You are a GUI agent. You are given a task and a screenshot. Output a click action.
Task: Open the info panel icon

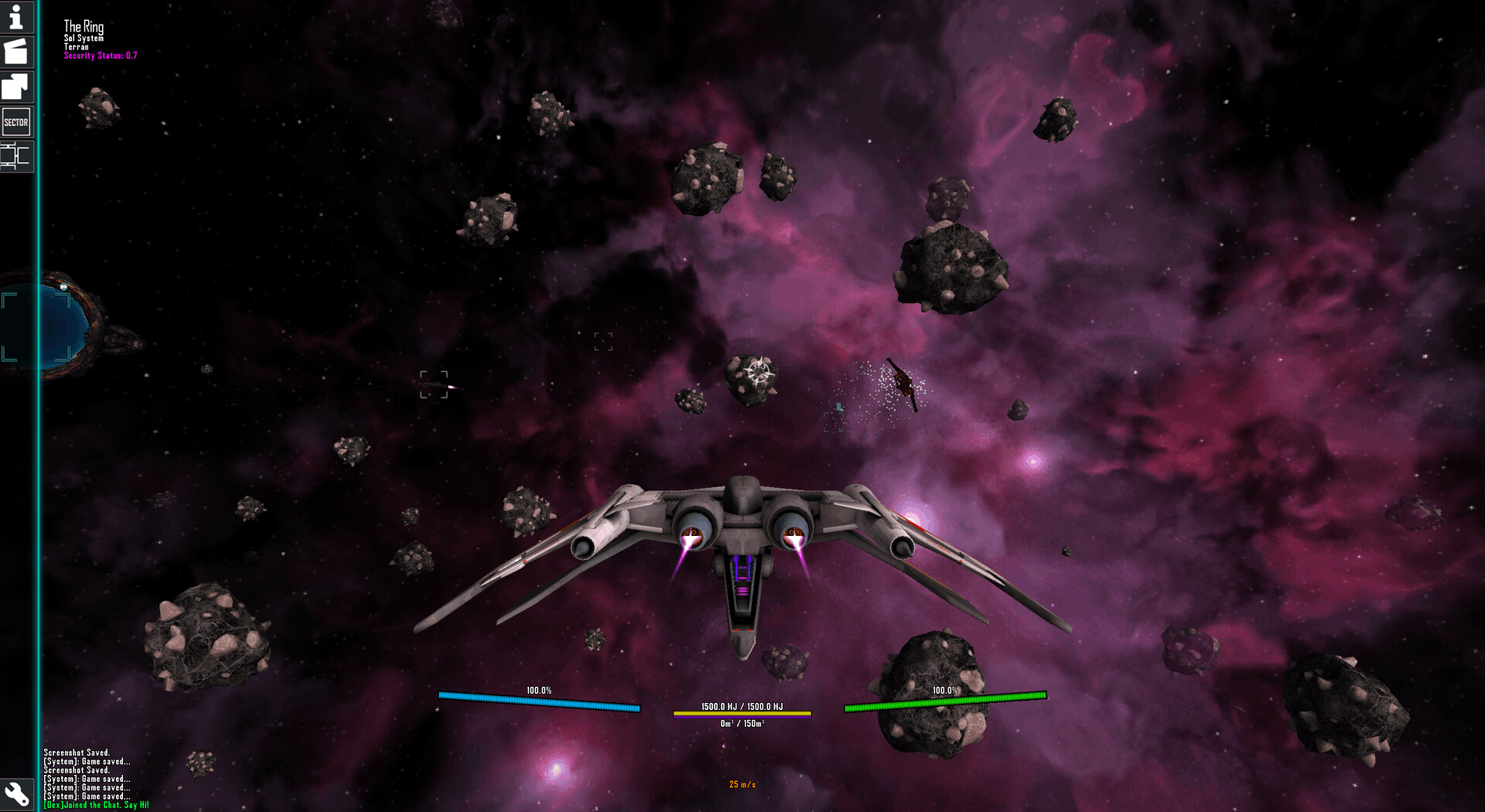pos(15,19)
